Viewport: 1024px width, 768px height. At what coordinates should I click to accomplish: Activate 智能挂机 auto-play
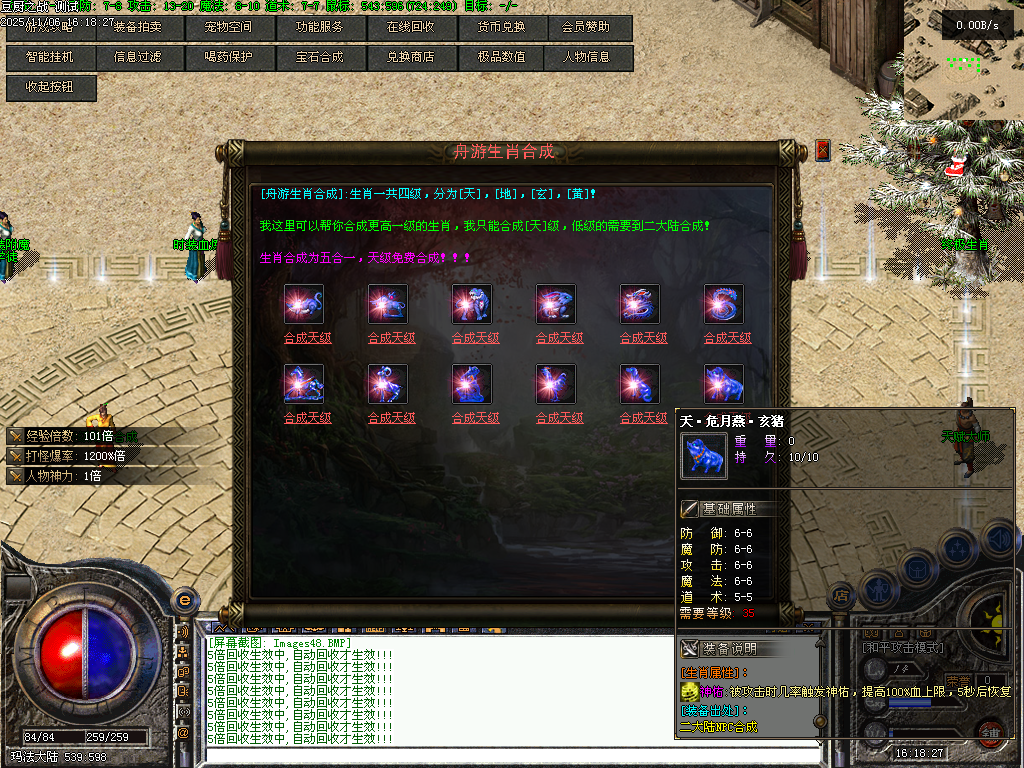(49, 57)
